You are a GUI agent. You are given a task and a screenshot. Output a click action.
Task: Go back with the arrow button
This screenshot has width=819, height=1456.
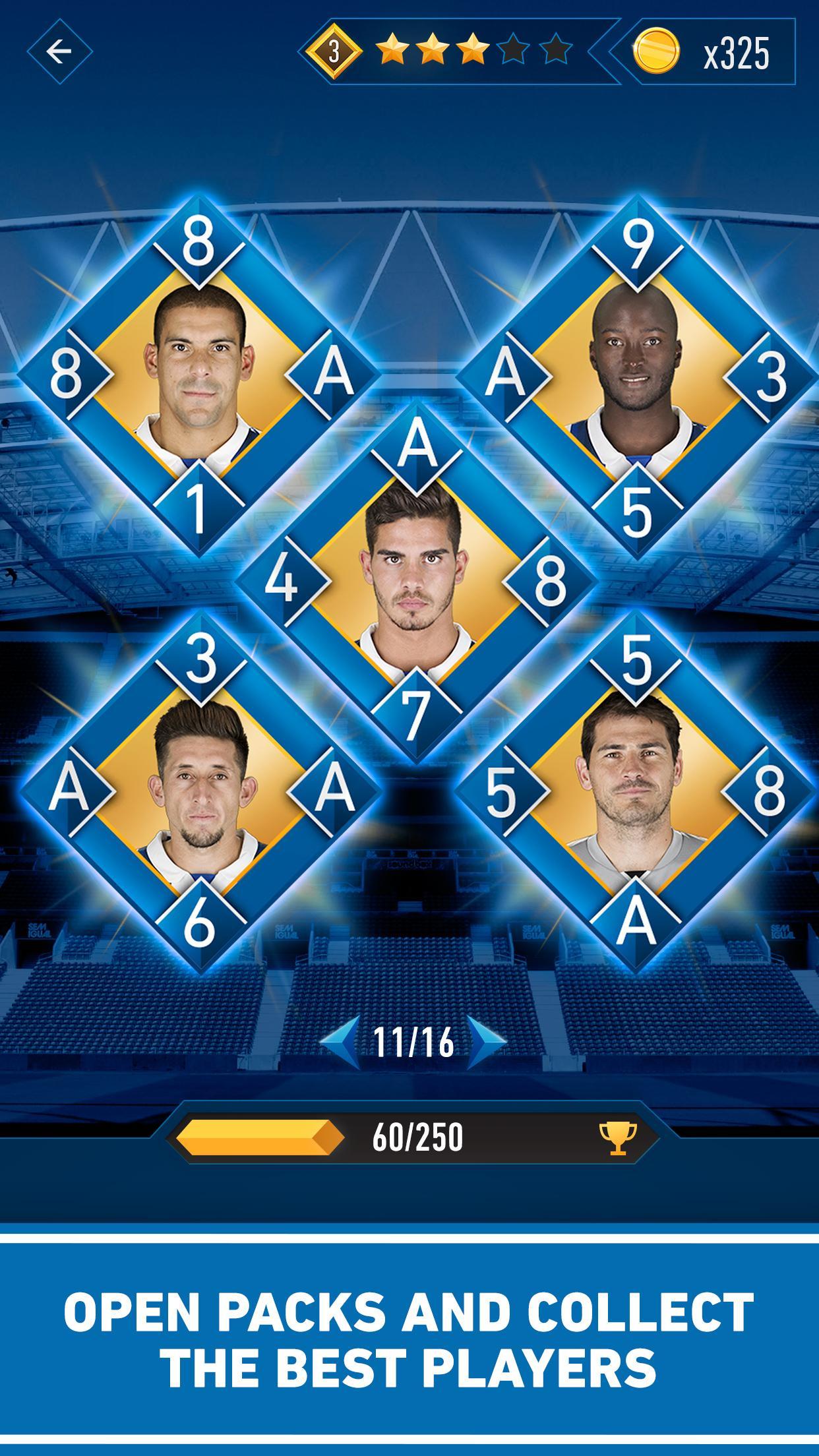click(59, 51)
